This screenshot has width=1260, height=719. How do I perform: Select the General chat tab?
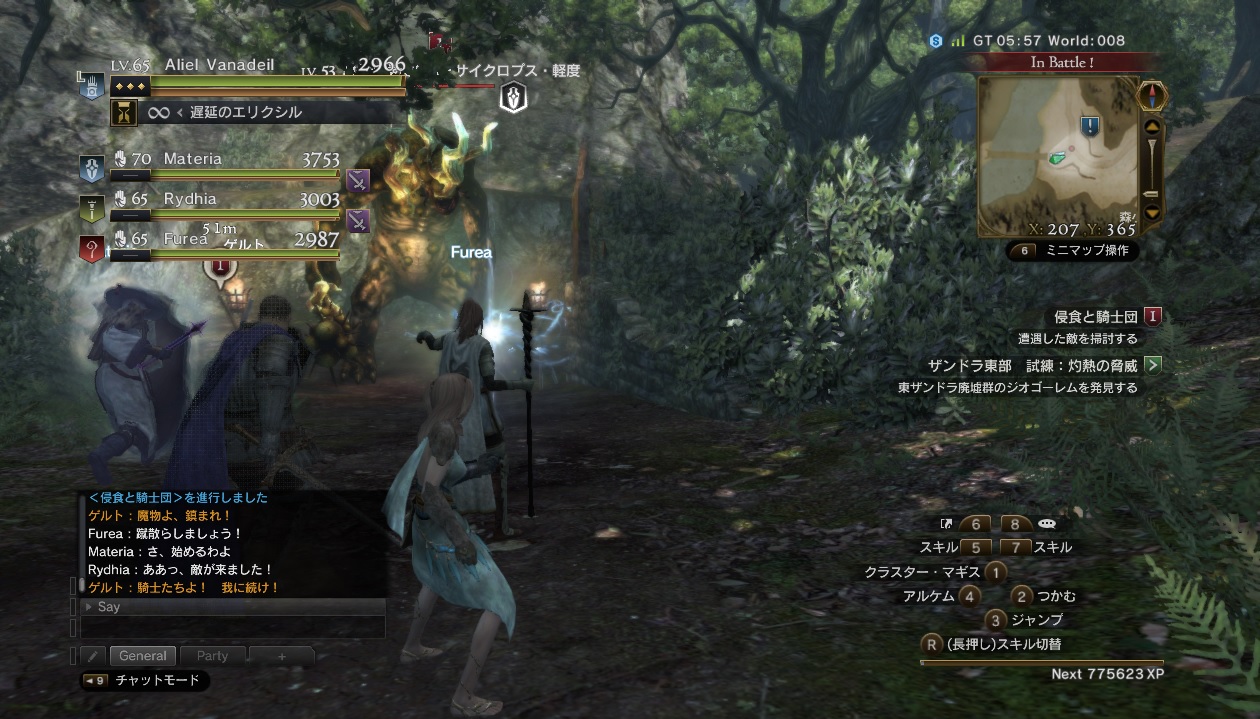[x=142, y=656]
